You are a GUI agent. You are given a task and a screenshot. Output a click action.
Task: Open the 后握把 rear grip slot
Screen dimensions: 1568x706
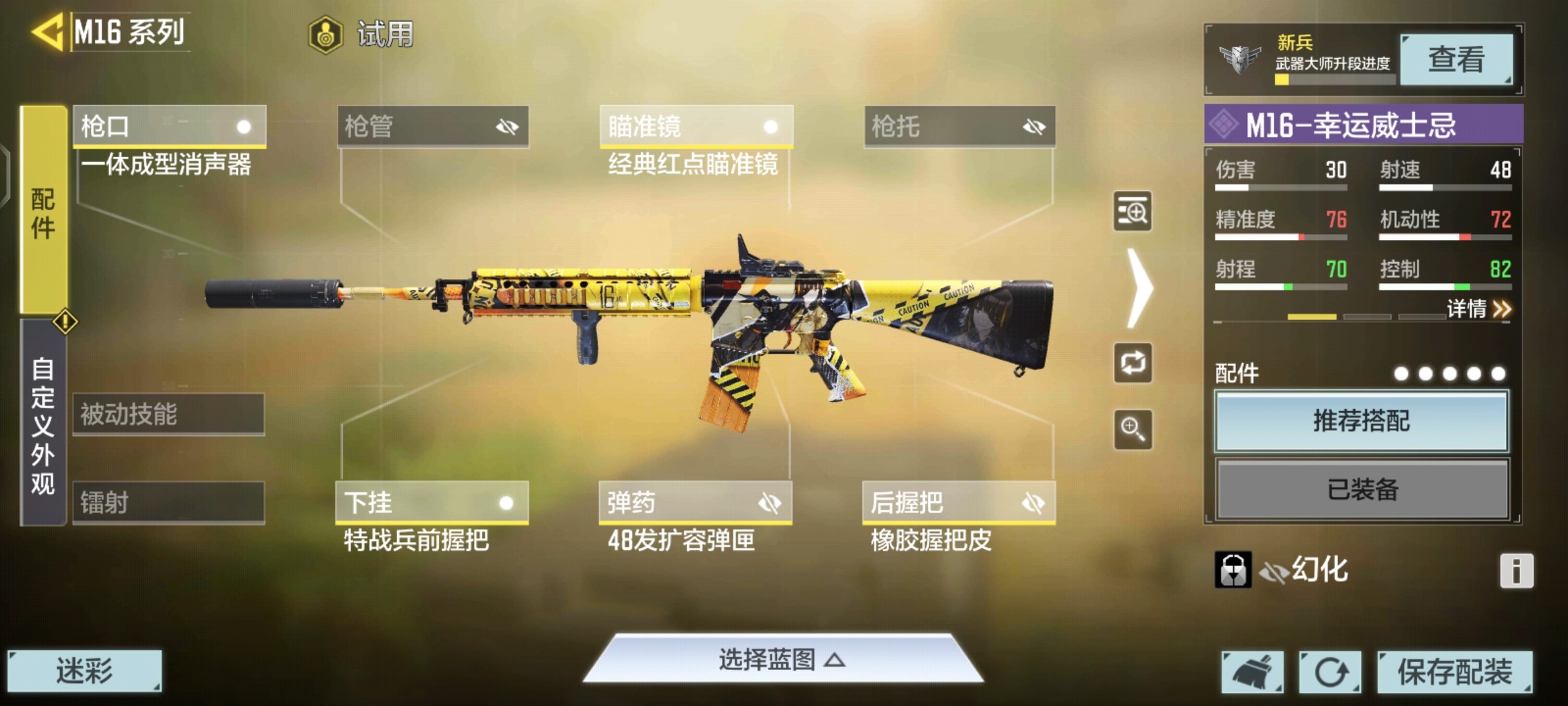[958, 503]
